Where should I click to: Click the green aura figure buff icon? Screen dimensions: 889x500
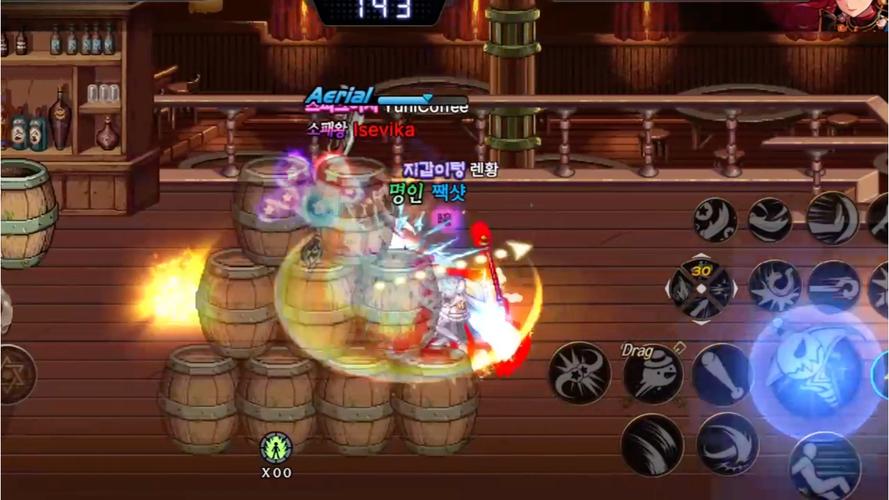[275, 447]
